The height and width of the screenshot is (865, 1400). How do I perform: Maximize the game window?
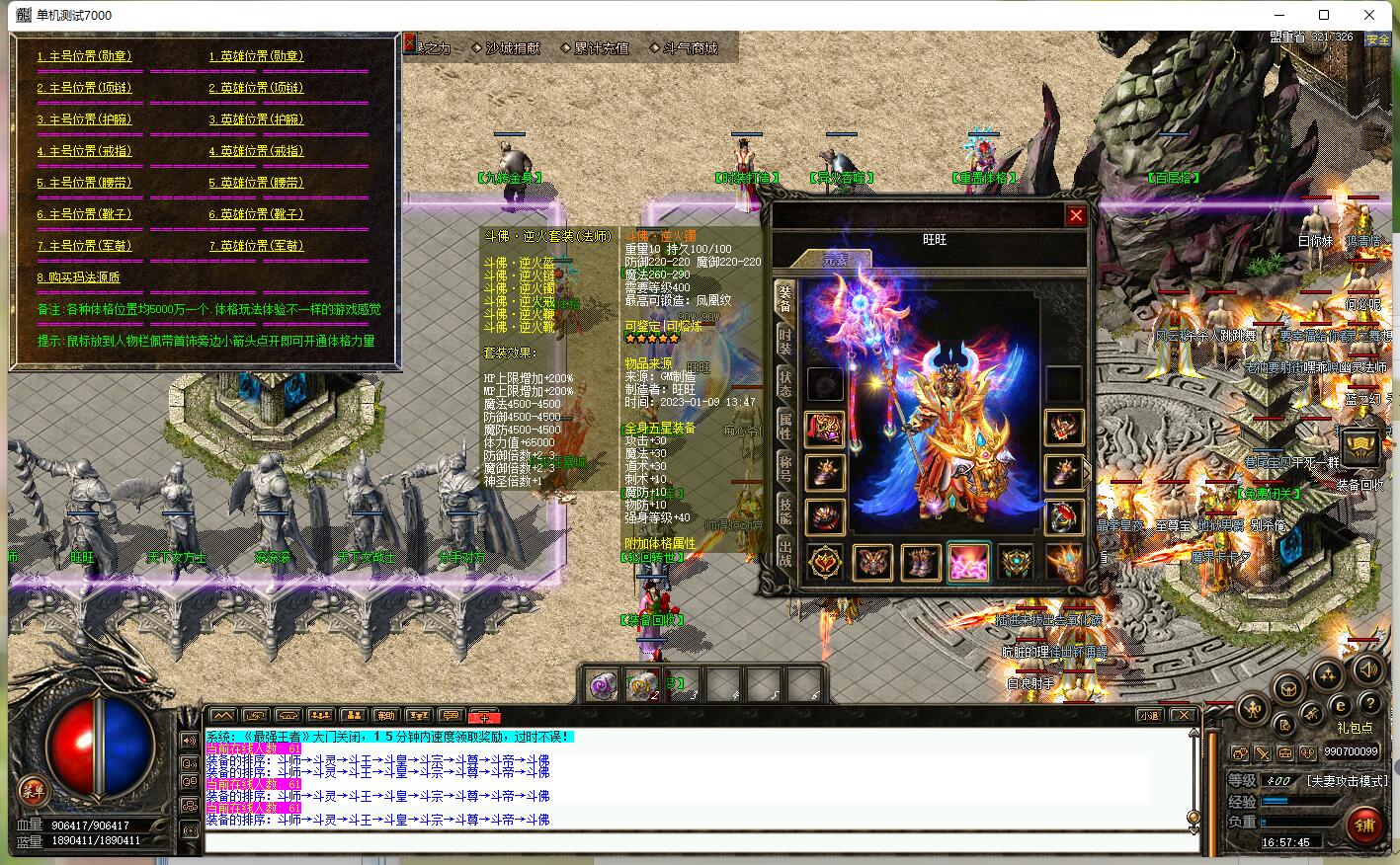point(1324,15)
